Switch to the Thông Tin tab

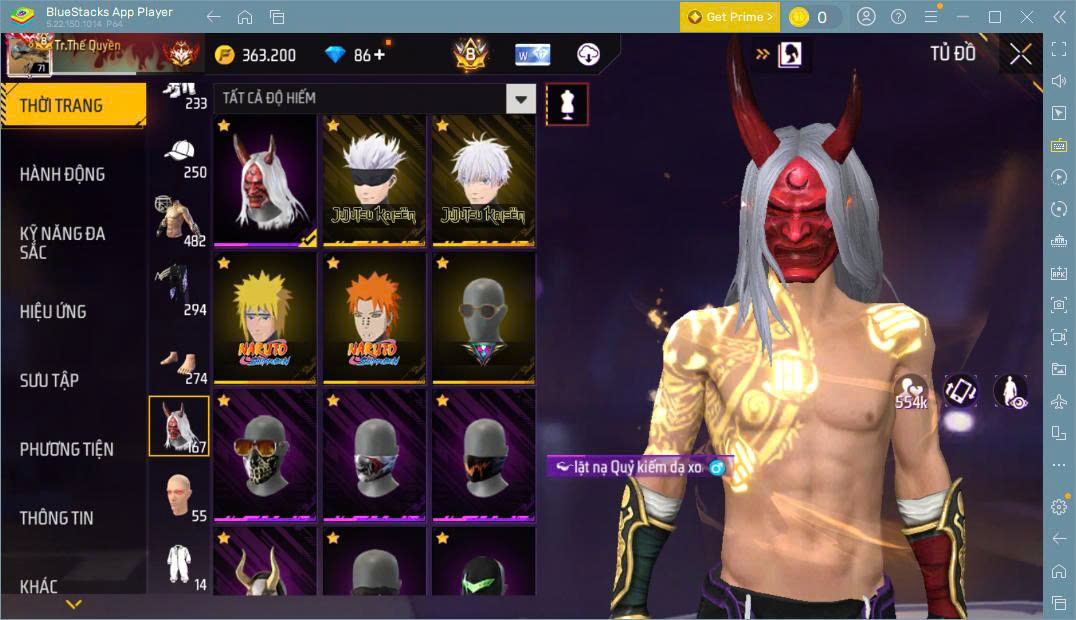[56, 518]
